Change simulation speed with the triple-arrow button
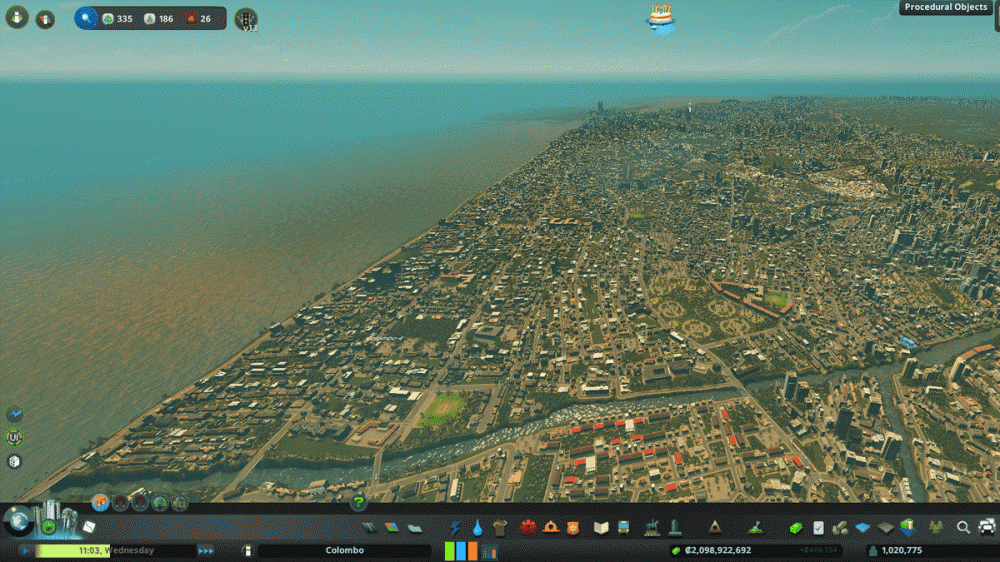The image size is (1000, 562). coord(205,550)
